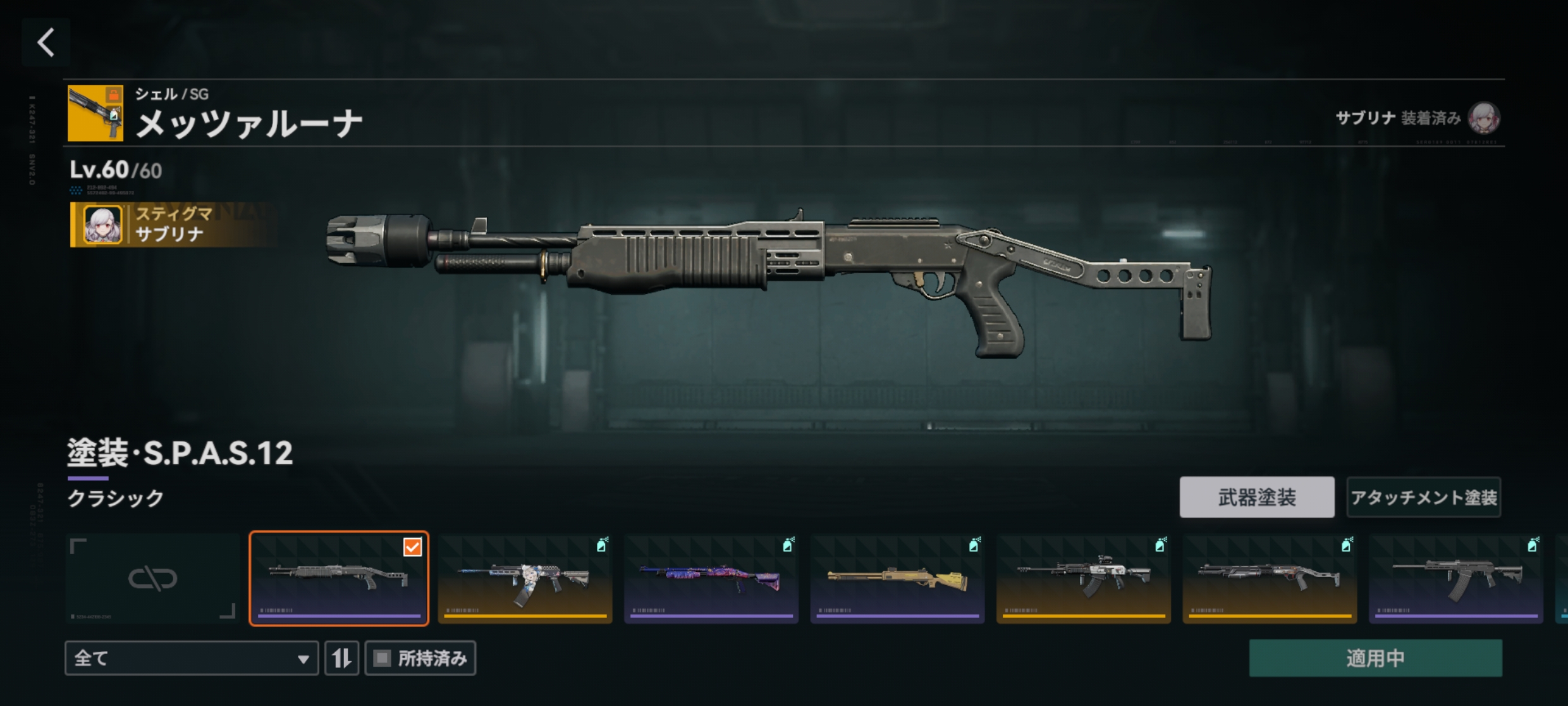Image resolution: width=1568 pixels, height=706 pixels.
Task: Open the スティグマ サブリナ character badge
Action: coord(169,225)
